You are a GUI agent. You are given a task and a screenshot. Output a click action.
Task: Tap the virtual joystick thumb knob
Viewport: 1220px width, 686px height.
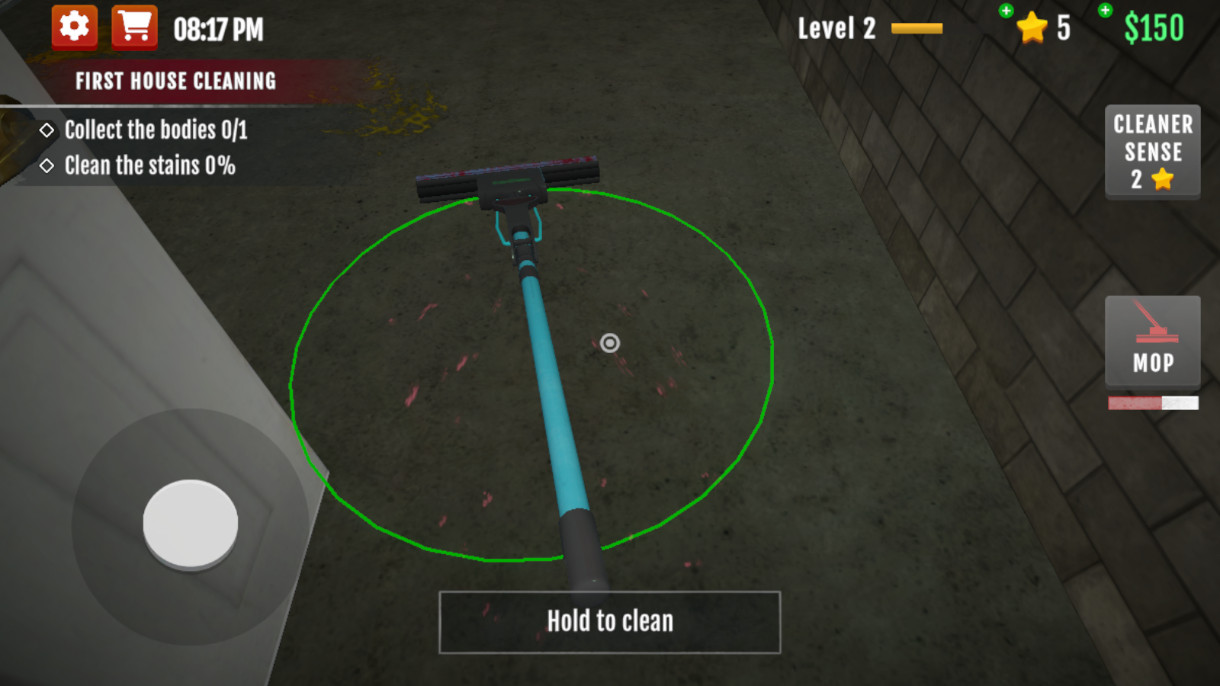pyautogui.click(x=190, y=524)
